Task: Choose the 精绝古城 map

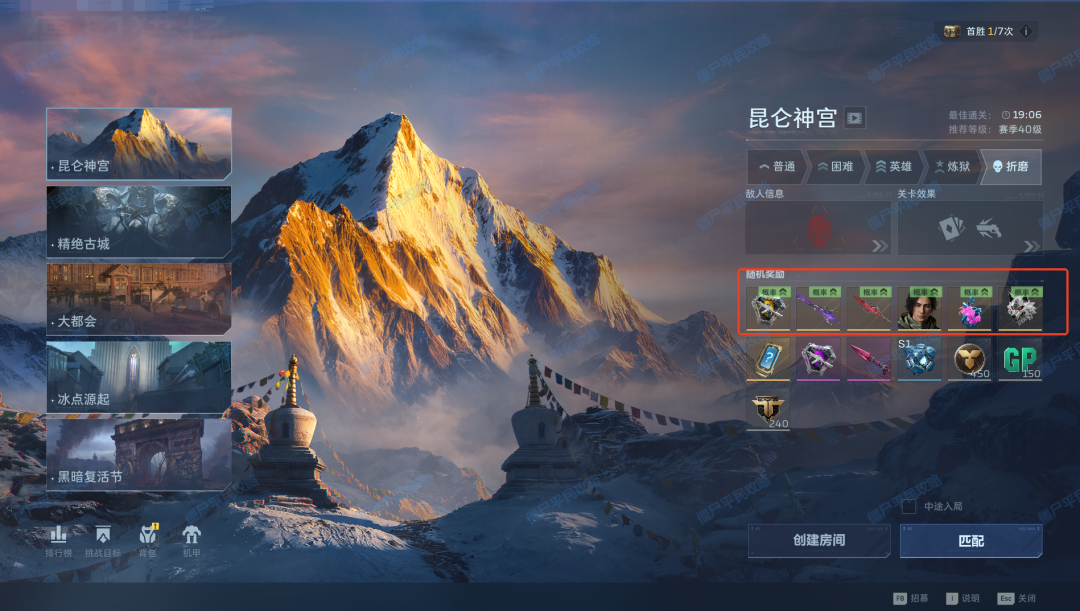Action: 139,221
